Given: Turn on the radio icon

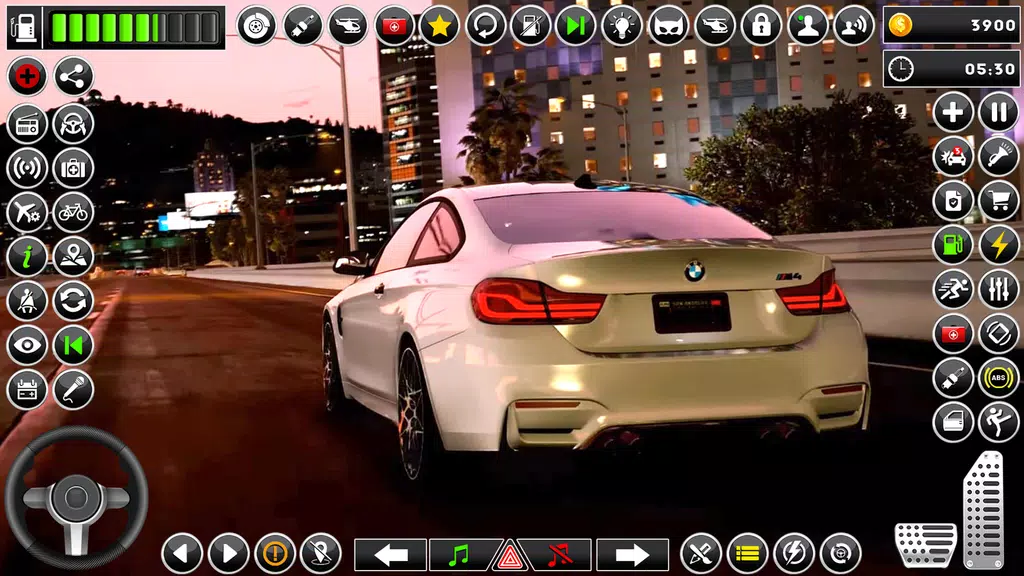Looking at the screenshot, I should point(27,123).
